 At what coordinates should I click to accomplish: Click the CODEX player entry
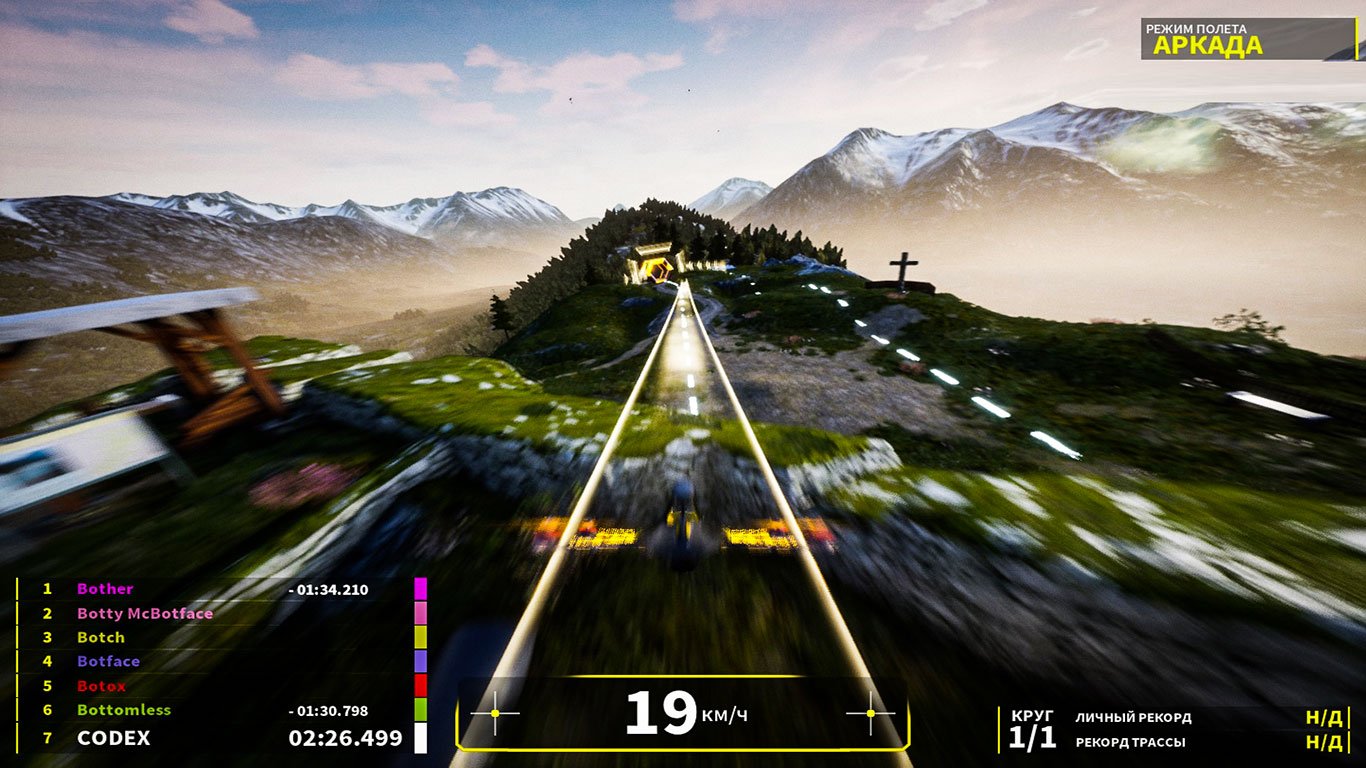[114, 738]
